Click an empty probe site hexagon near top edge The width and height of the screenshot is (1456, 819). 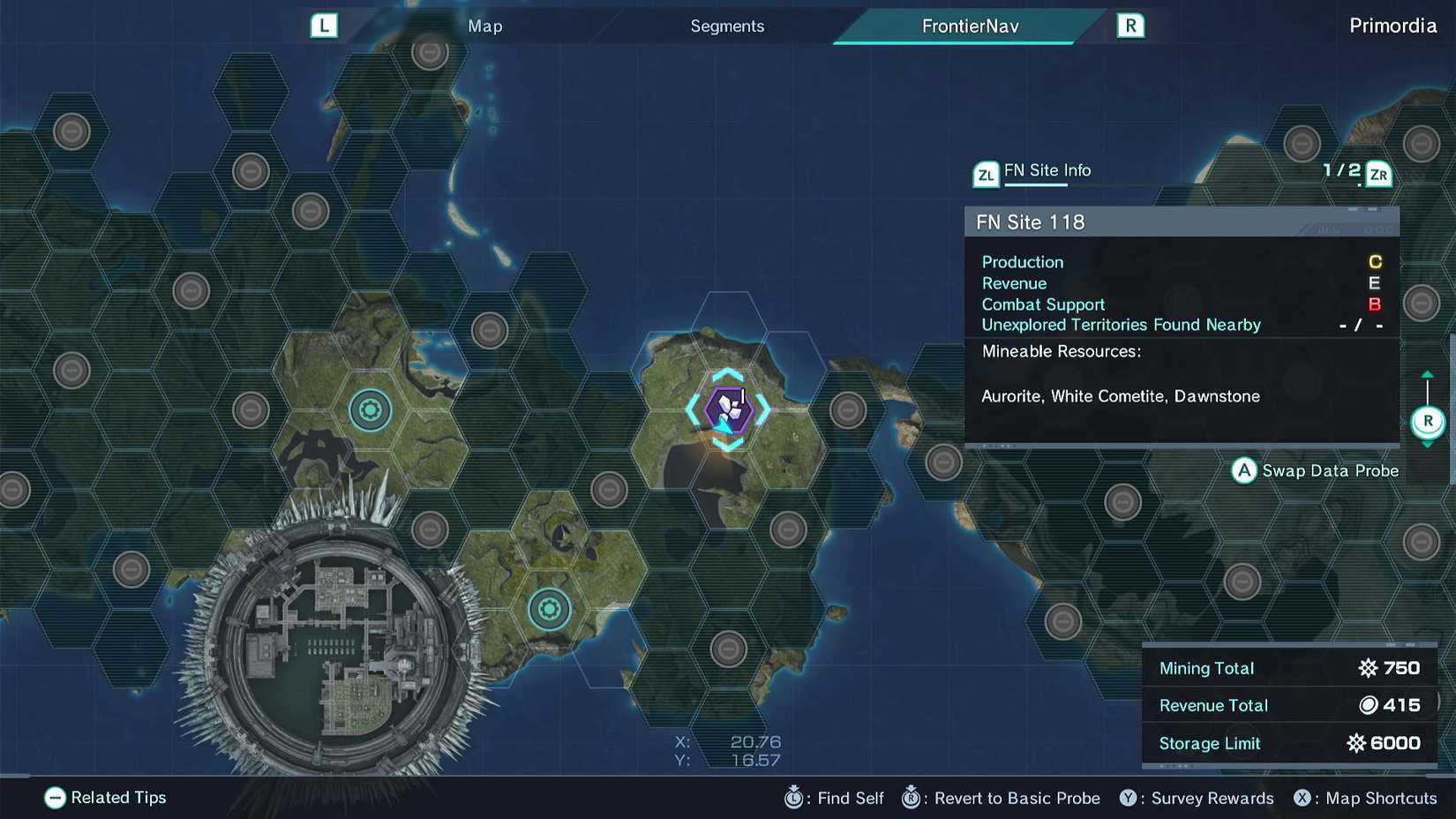coord(429,55)
